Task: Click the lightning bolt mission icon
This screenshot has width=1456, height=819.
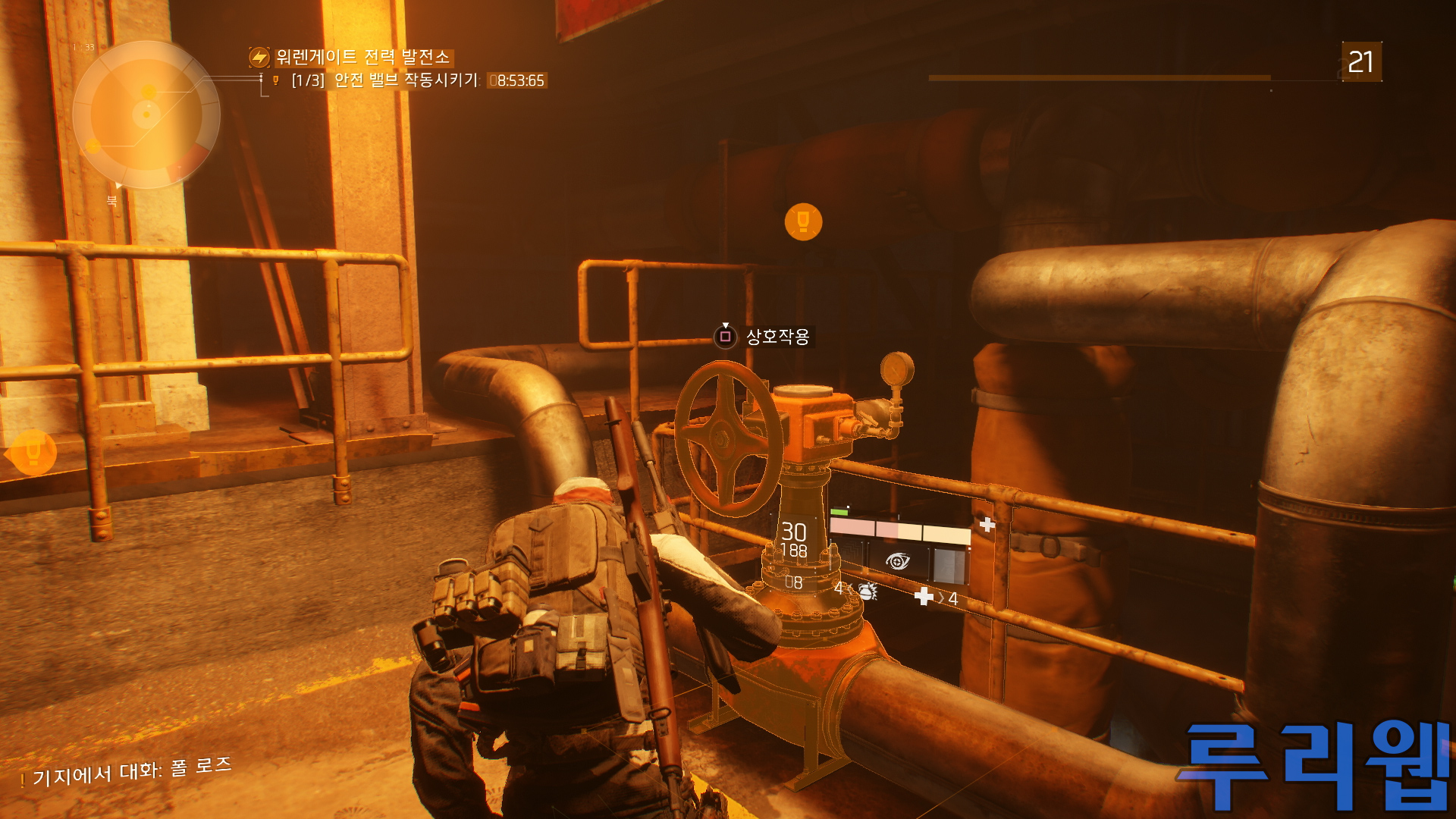Action: (x=259, y=58)
